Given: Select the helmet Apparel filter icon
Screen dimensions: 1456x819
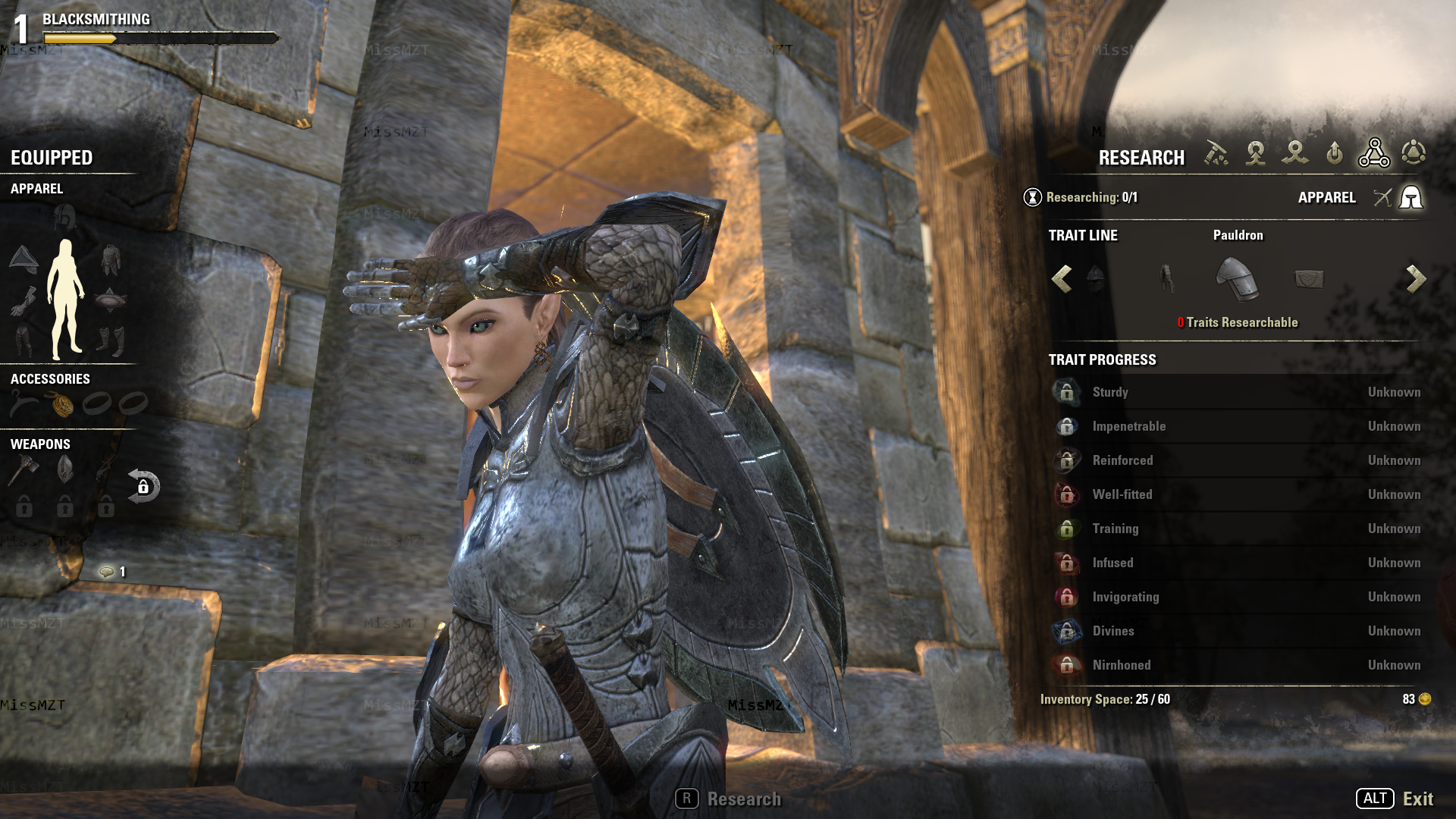Looking at the screenshot, I should point(1411,199).
